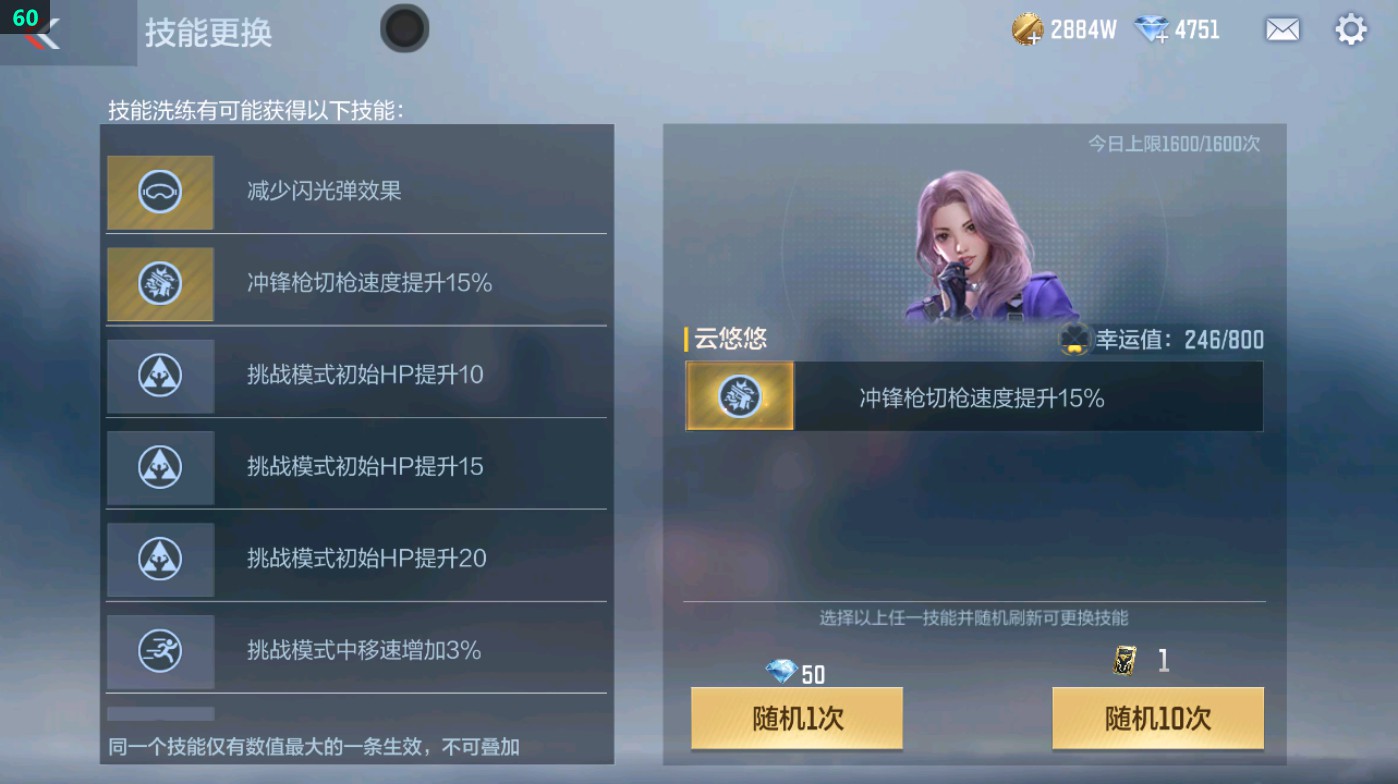Click the HP提升15 skill icon
The width and height of the screenshot is (1398, 784).
coord(160,467)
